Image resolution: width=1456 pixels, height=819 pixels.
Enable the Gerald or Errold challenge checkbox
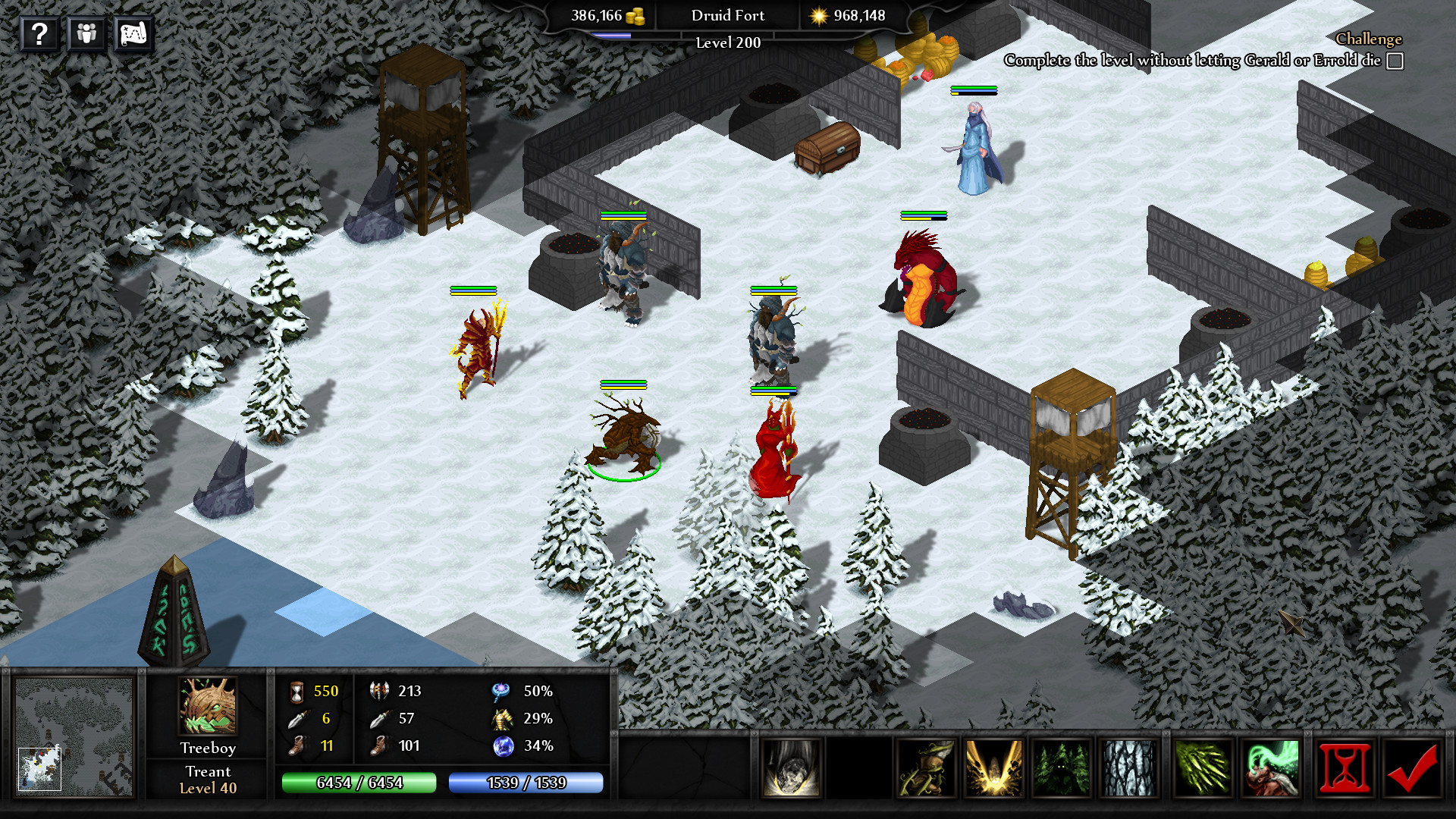(1394, 59)
